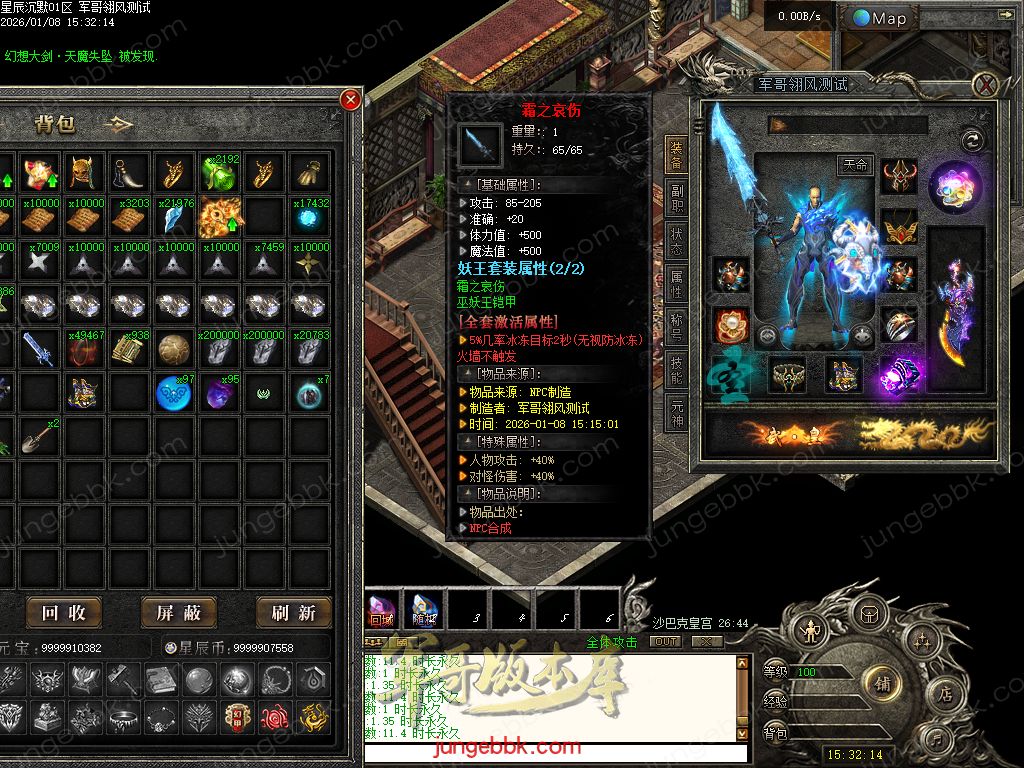Refresh the bag with 刷新 button
1024x768 pixels.
pos(293,612)
